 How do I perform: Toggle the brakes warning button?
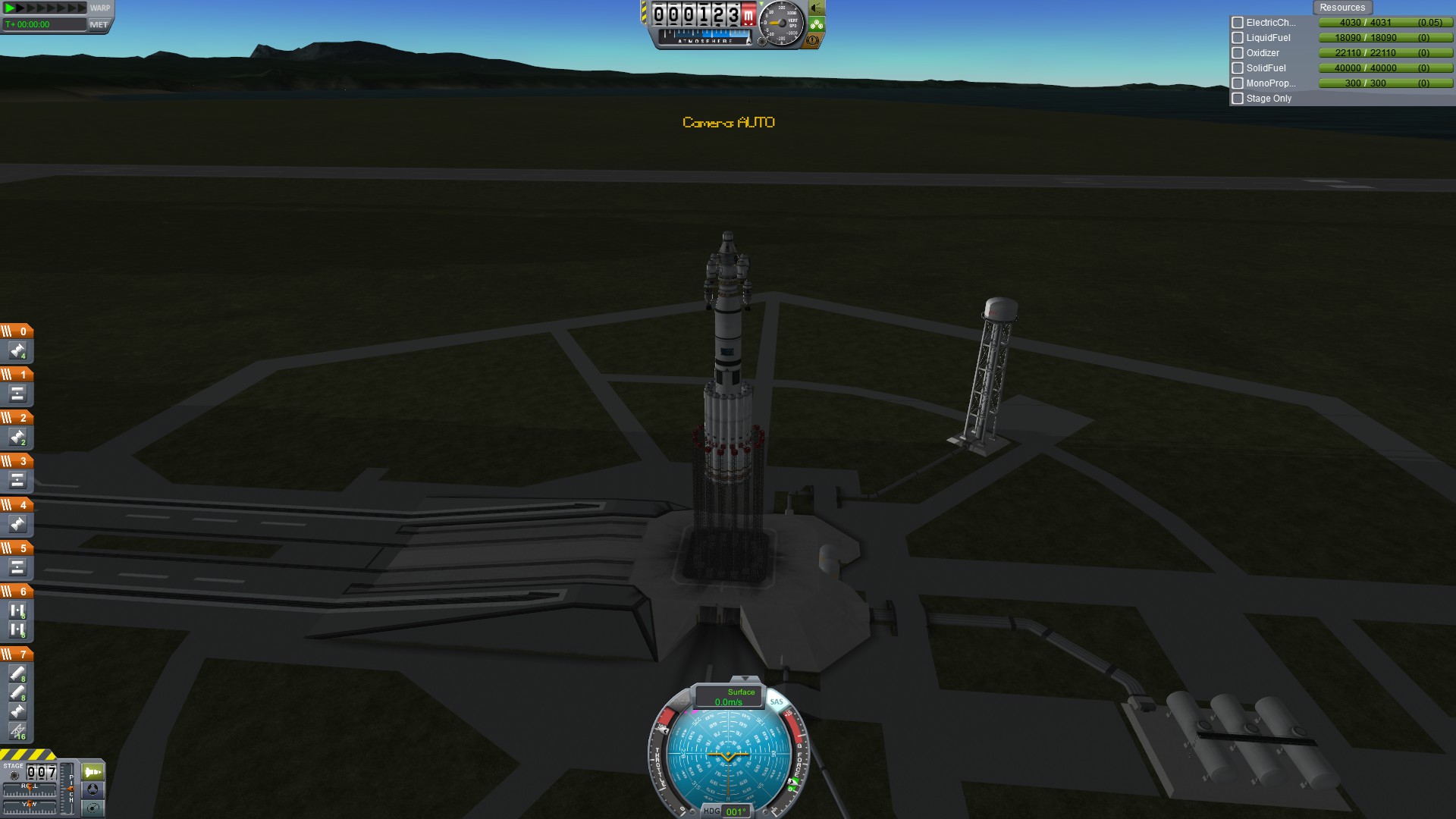click(813, 40)
